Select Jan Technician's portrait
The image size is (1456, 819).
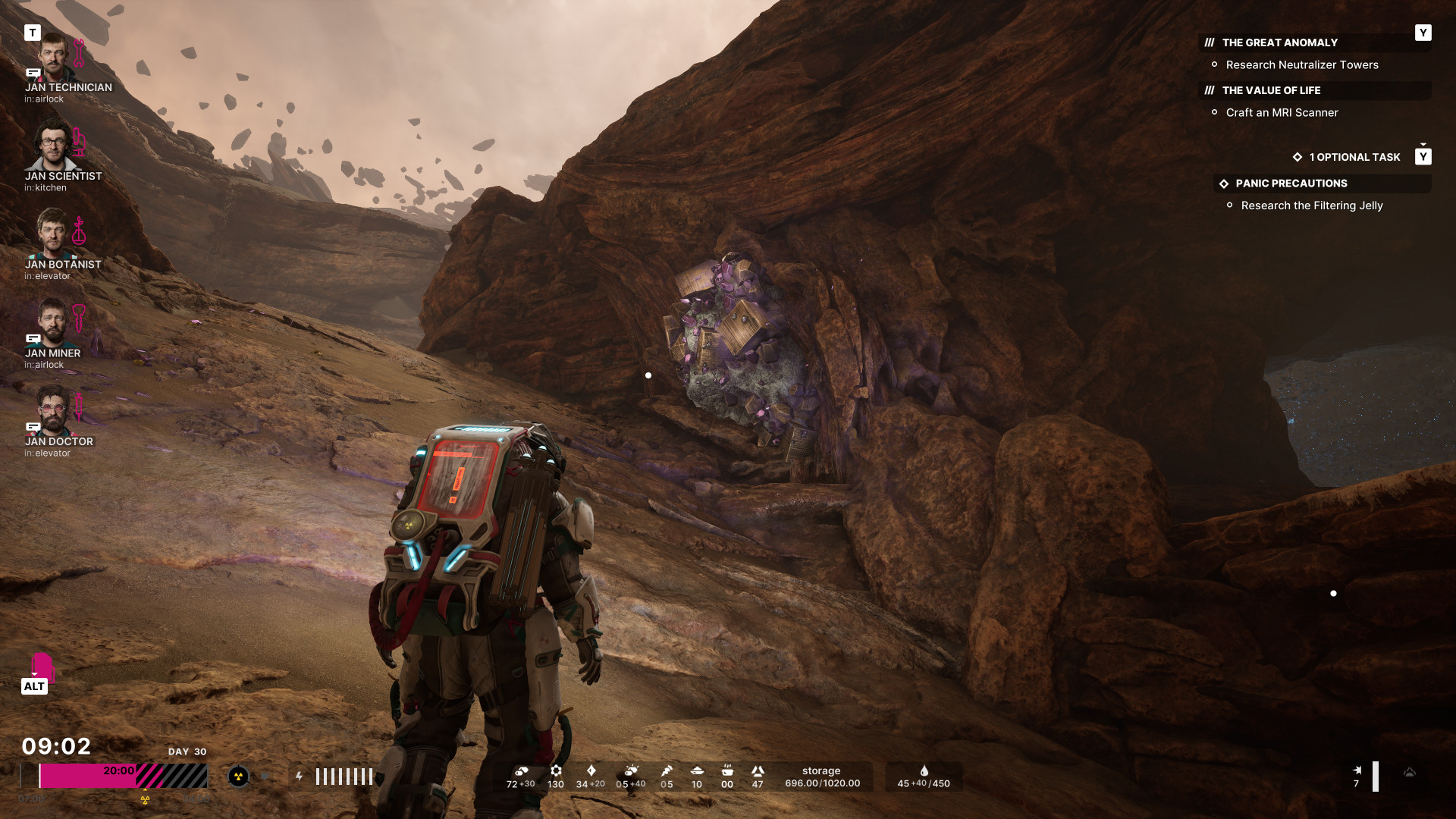53,57
